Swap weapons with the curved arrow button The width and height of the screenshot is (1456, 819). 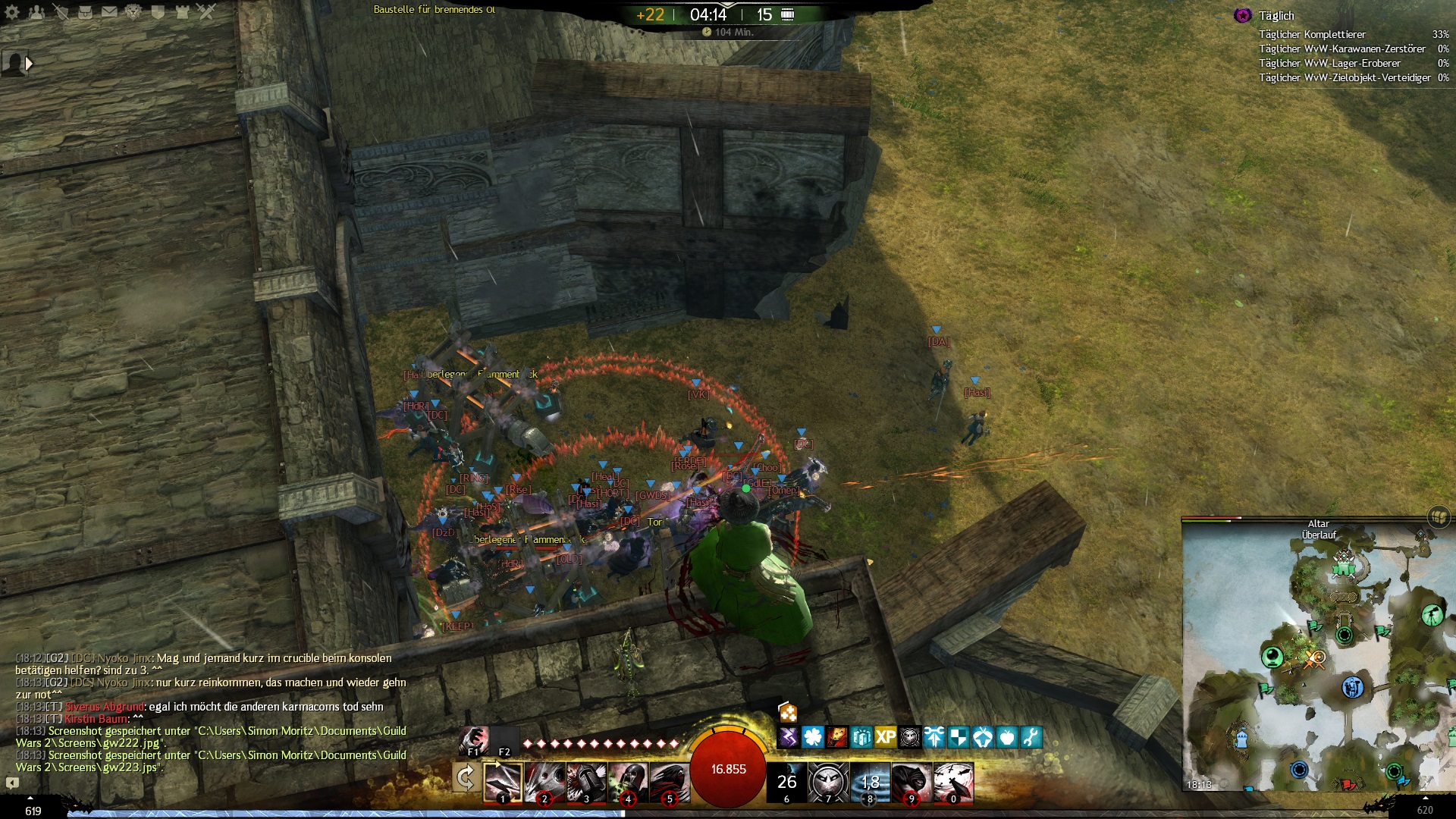tap(466, 778)
